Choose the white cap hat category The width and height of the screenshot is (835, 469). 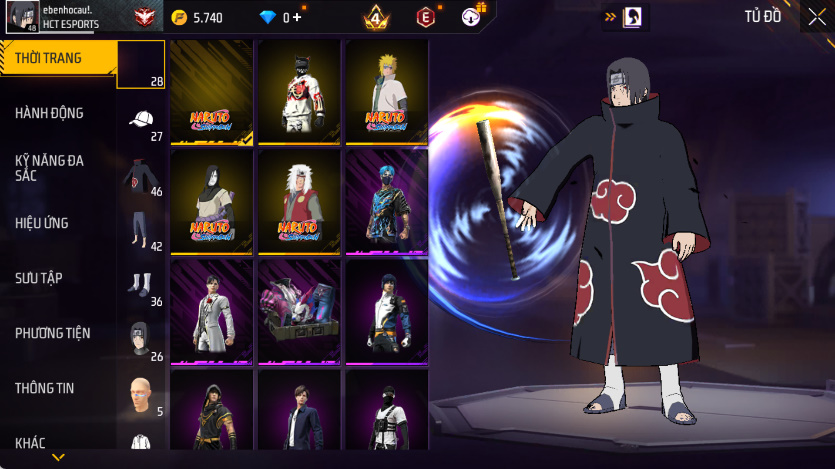(x=141, y=119)
